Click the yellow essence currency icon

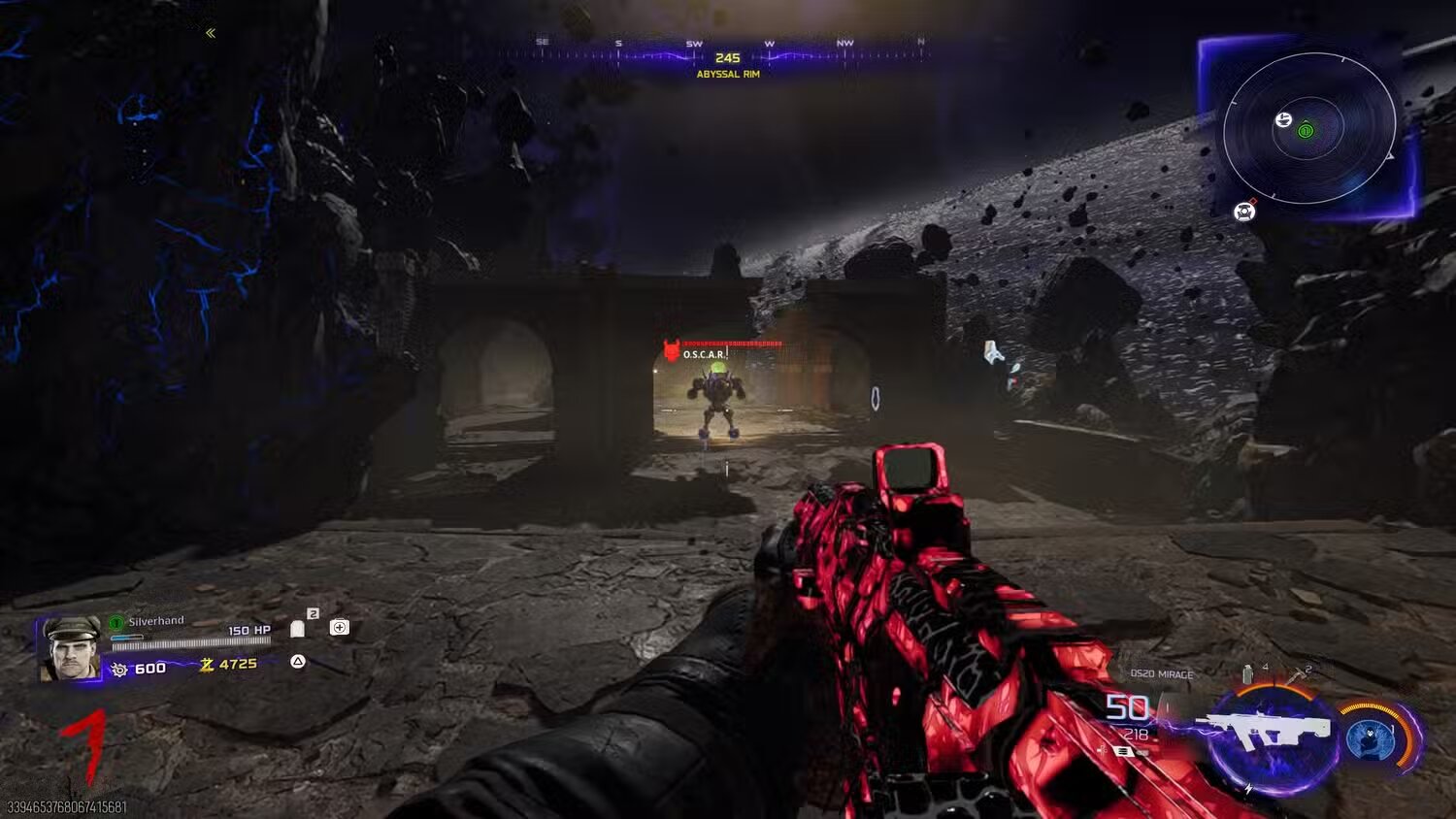tap(207, 665)
